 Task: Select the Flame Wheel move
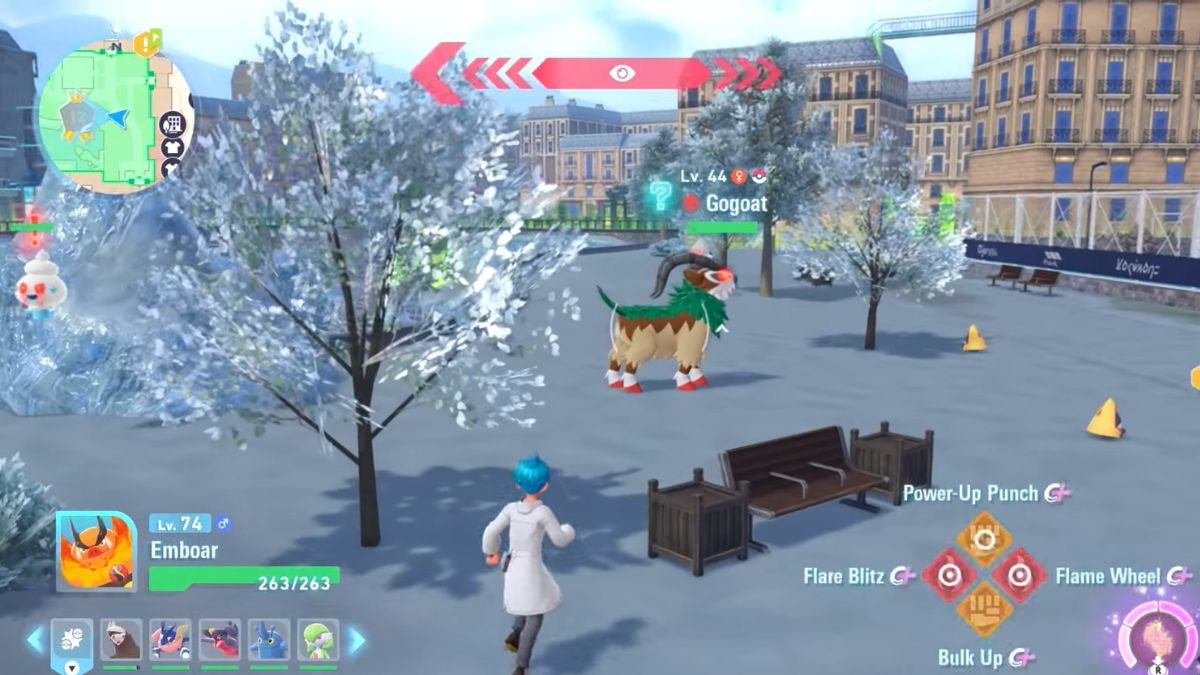point(1019,575)
